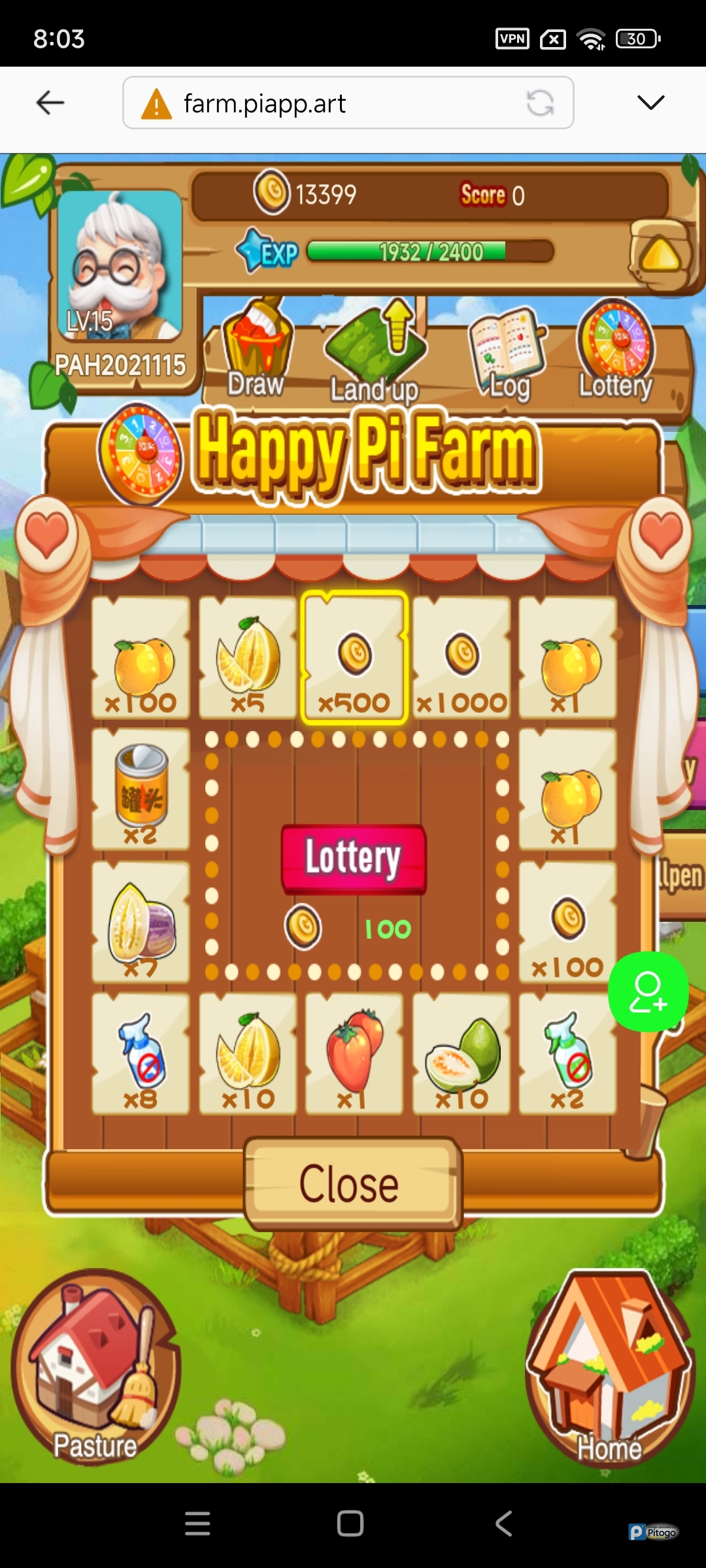Screen dimensions: 706x1568
Task: Click the player avatar portrait
Action: coord(120,265)
